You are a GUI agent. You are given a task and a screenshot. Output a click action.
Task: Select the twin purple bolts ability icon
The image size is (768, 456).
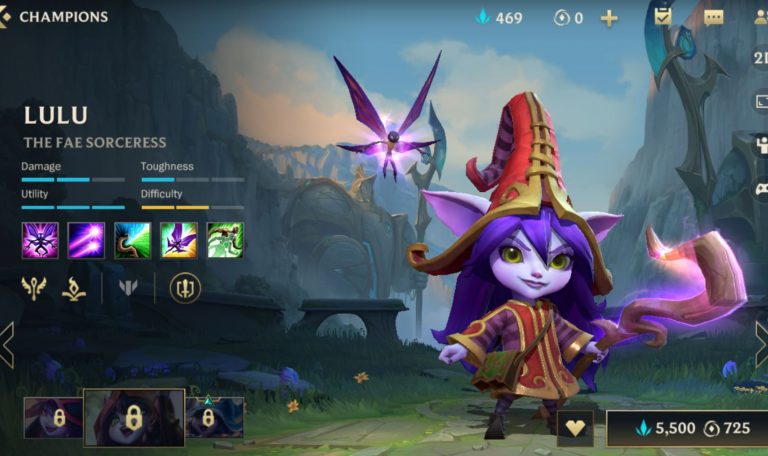click(x=86, y=240)
